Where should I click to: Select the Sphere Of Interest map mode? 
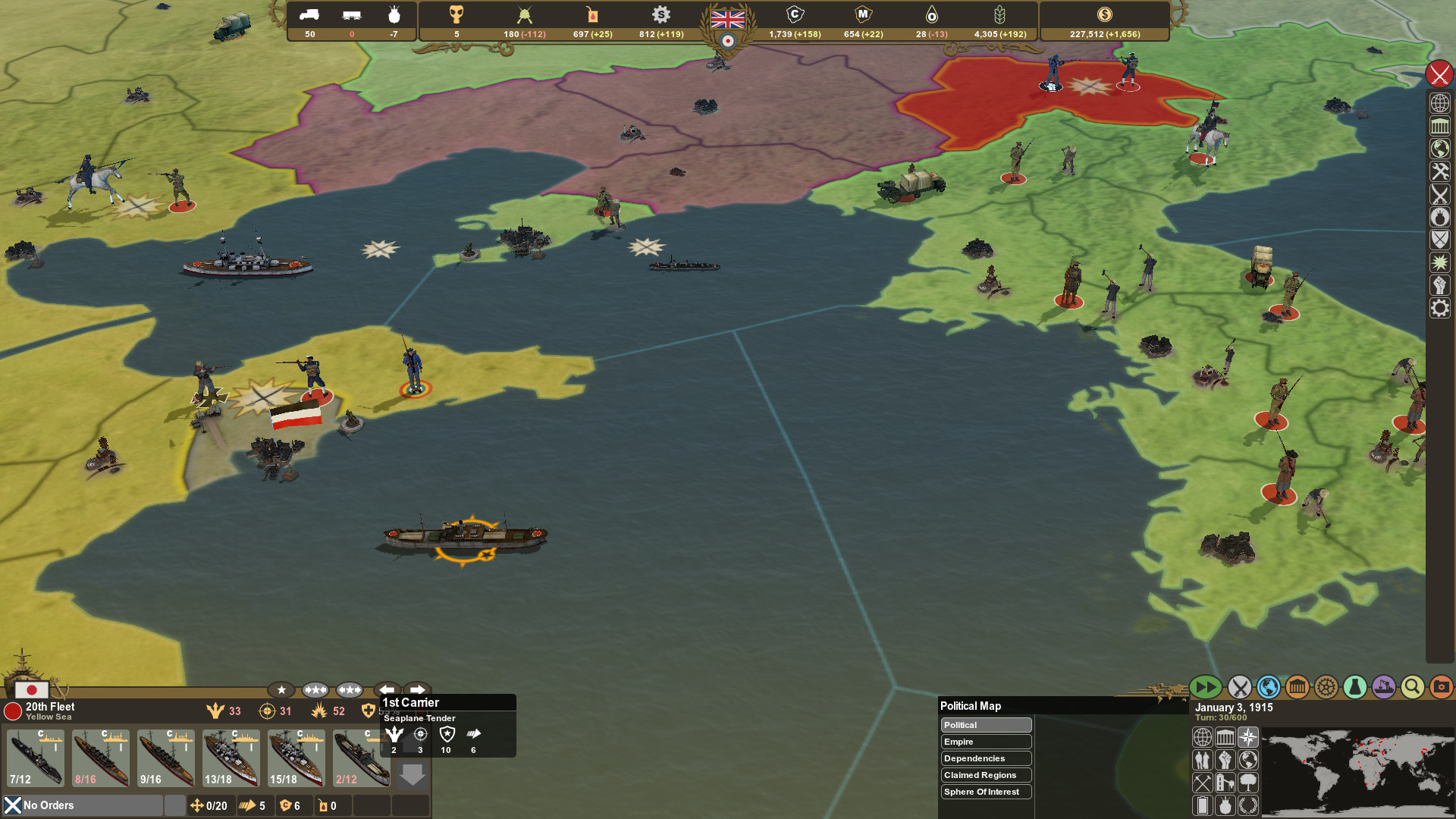click(986, 792)
